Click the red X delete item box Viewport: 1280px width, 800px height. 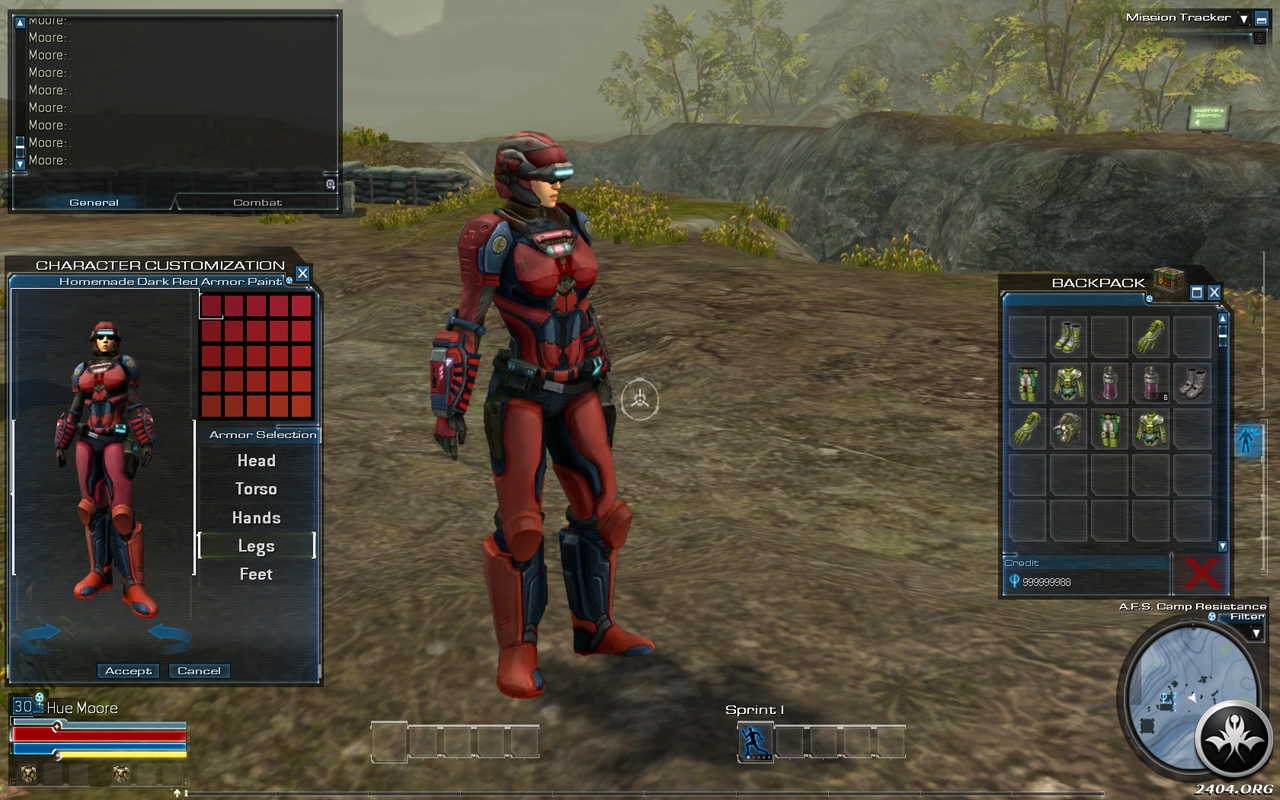tap(1201, 574)
